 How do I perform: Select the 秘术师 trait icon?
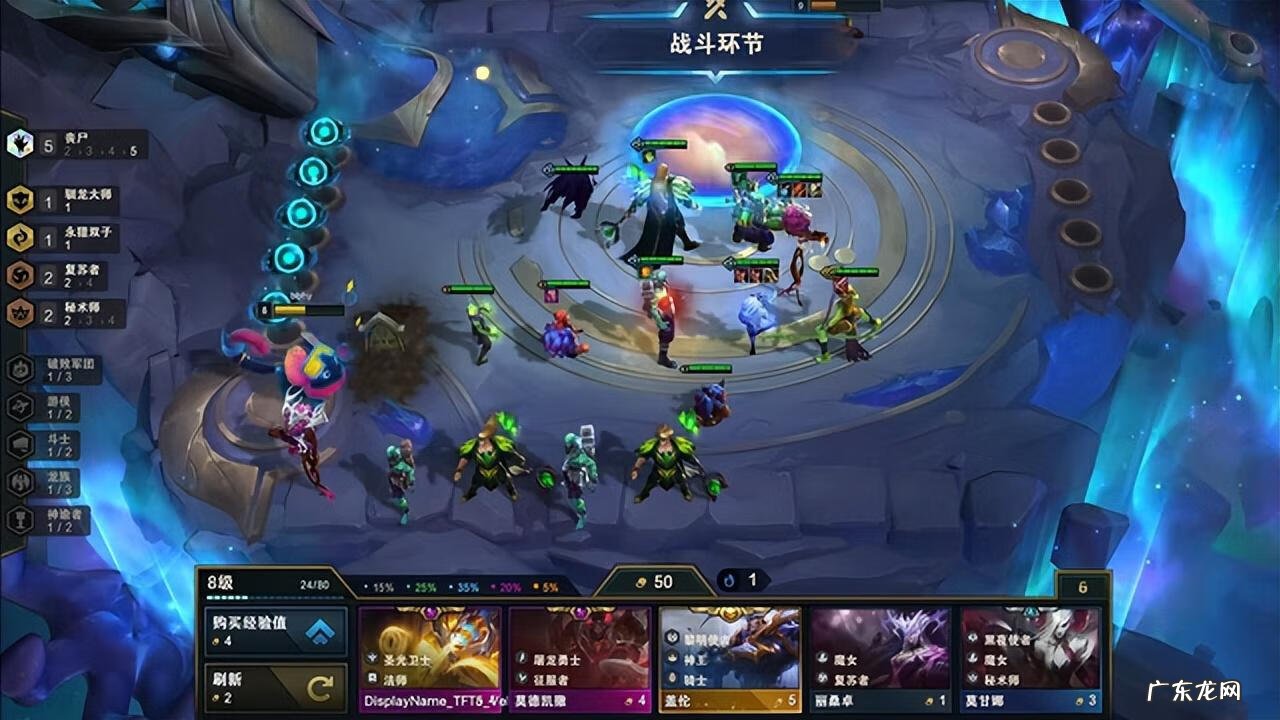coord(18,311)
